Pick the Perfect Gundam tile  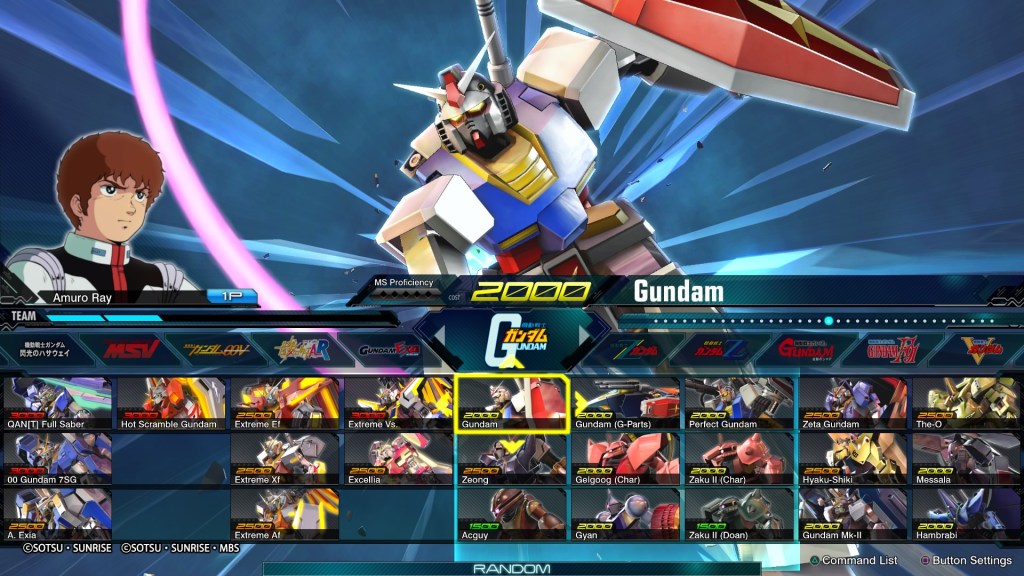(x=740, y=402)
